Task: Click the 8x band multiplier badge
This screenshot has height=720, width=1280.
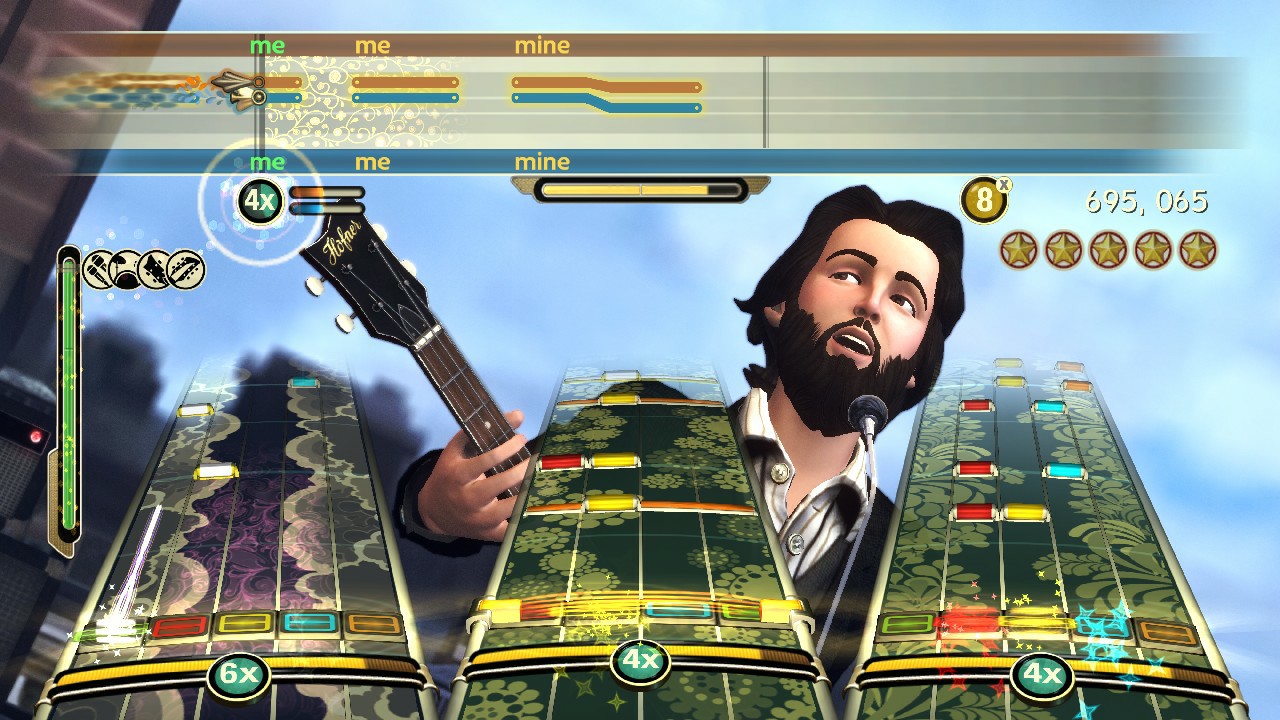Action: tap(983, 200)
